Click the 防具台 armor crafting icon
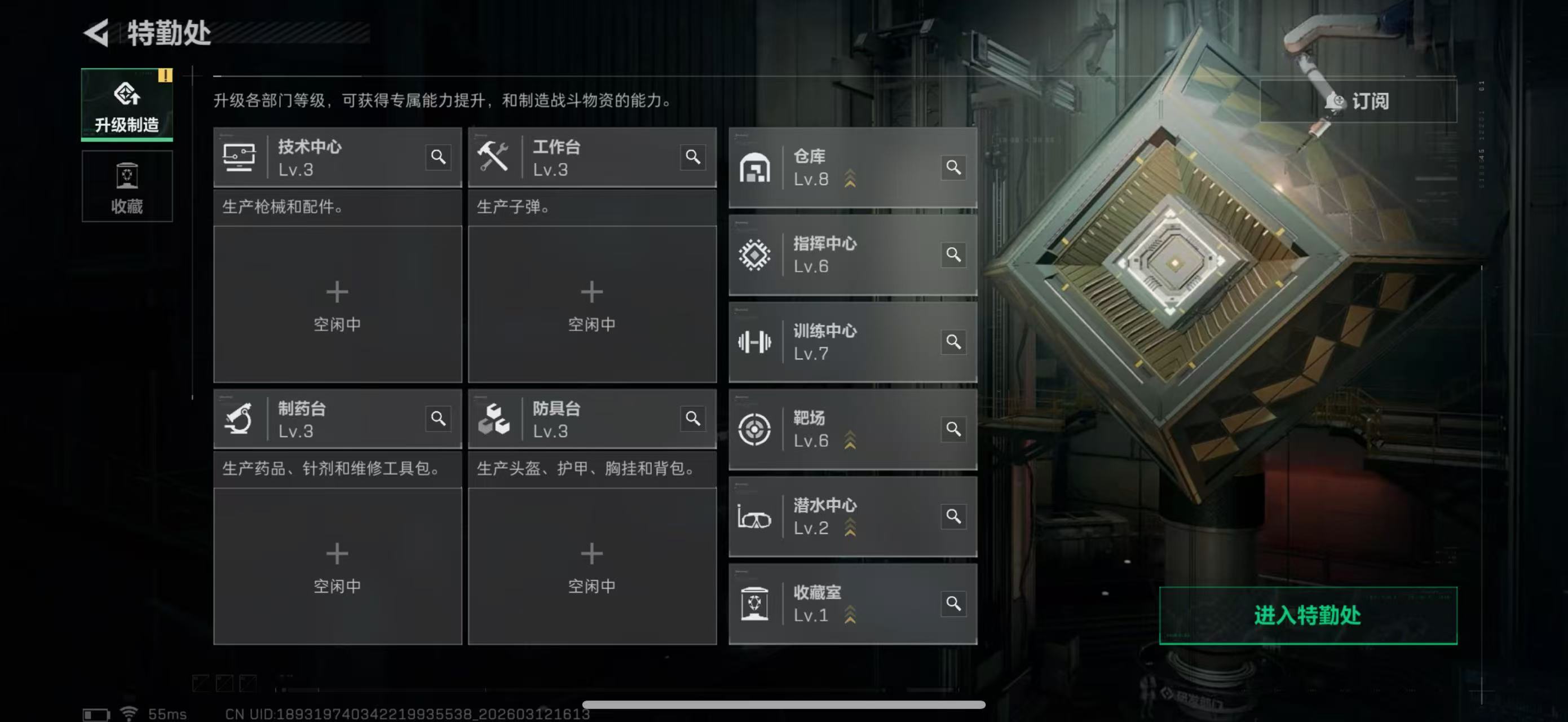 tap(496, 420)
